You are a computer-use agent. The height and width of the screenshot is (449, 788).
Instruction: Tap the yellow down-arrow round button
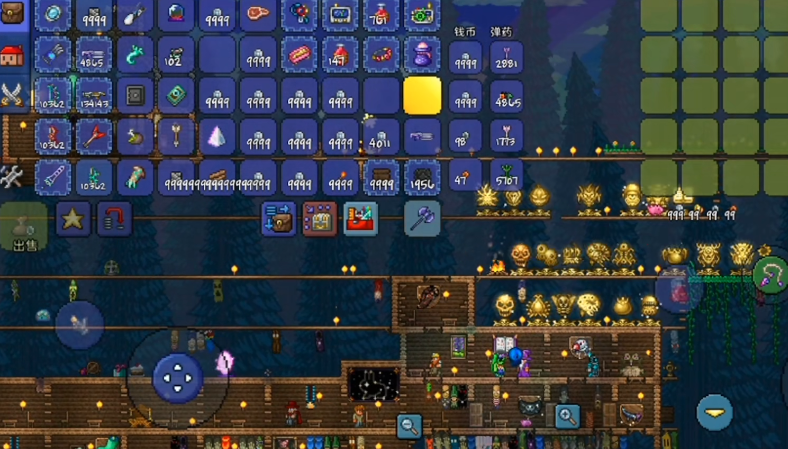pyautogui.click(x=714, y=411)
